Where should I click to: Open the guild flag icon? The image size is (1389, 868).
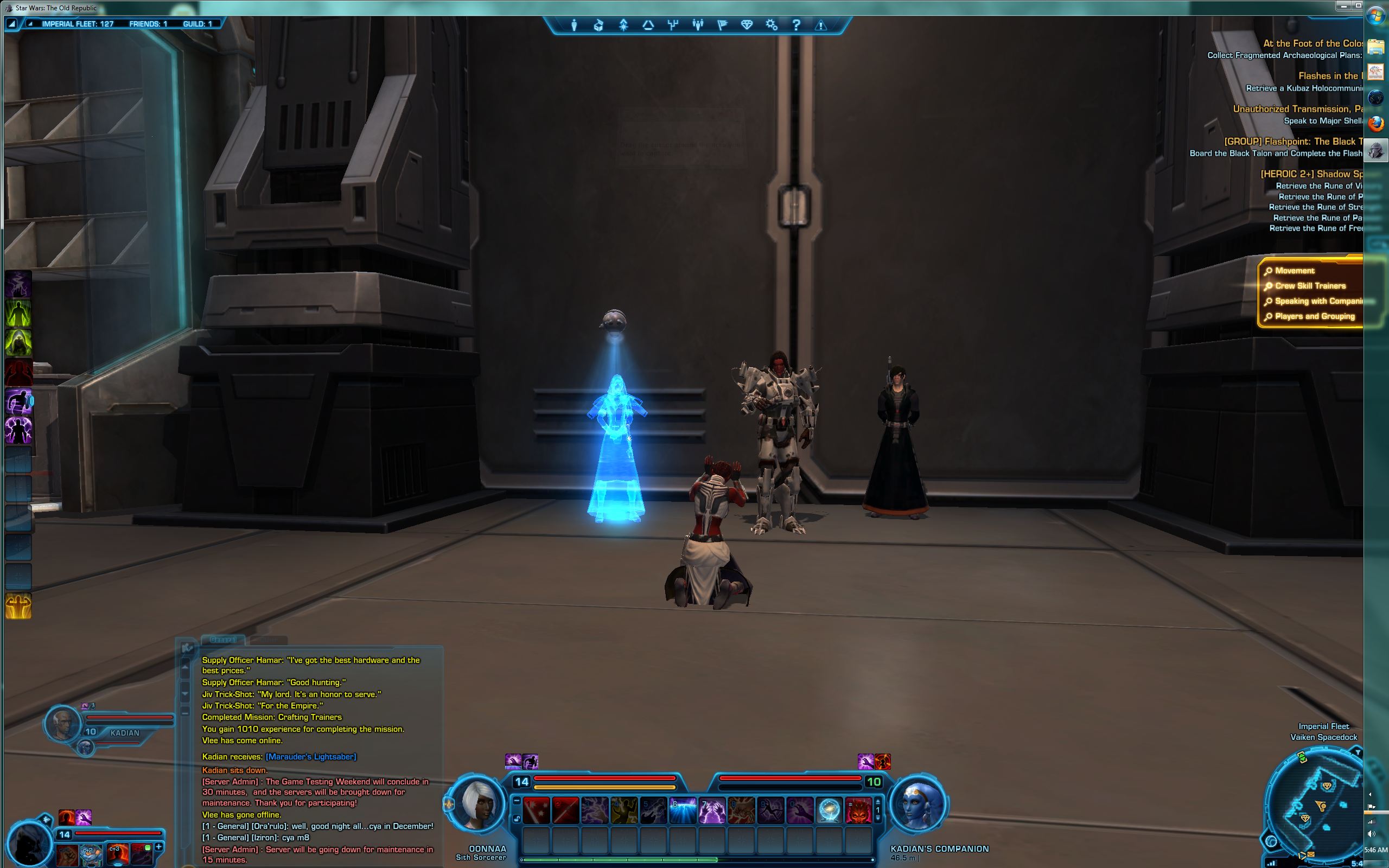click(x=722, y=25)
